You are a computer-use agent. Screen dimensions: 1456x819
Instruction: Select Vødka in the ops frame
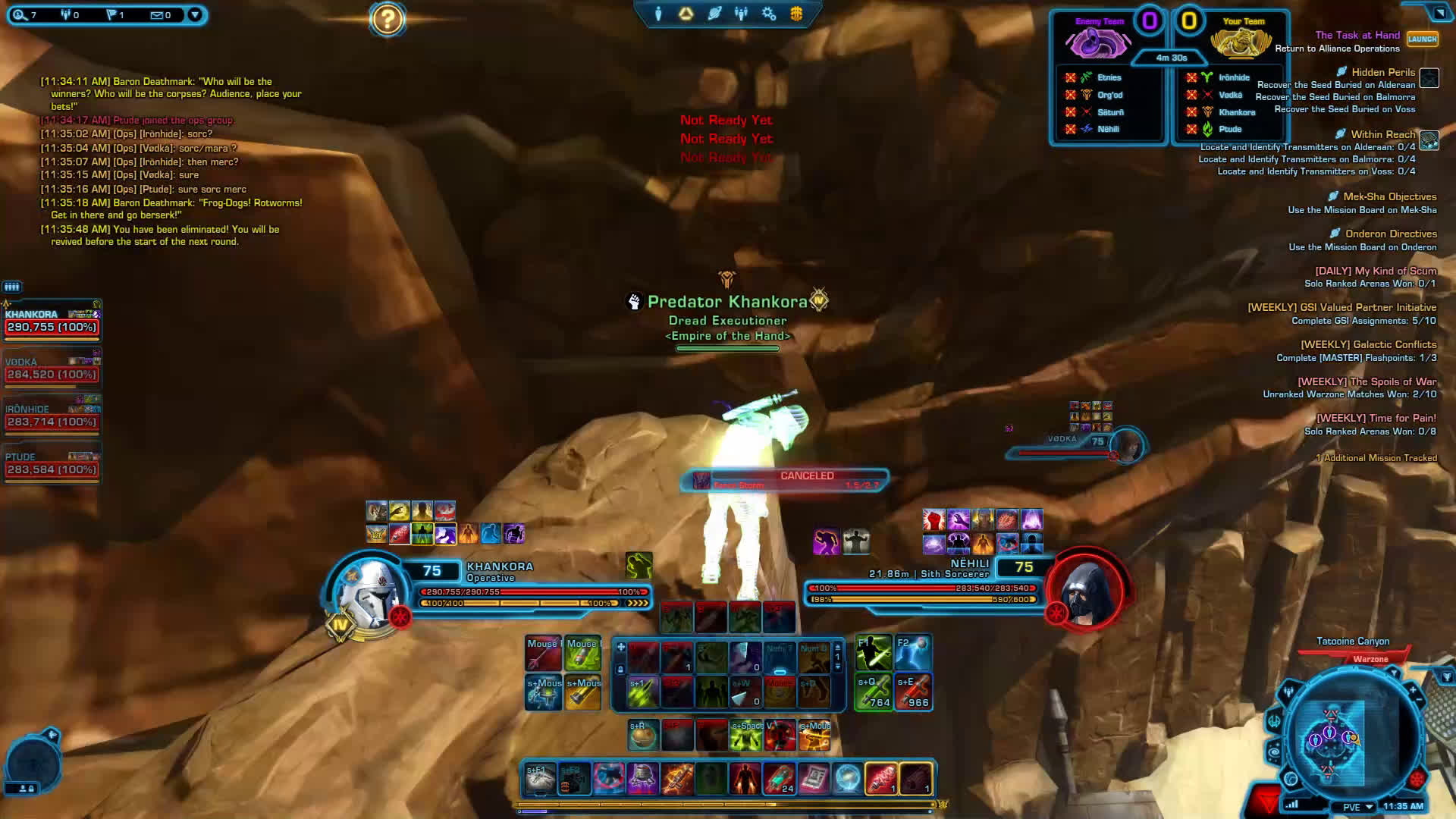pyautogui.click(x=52, y=369)
